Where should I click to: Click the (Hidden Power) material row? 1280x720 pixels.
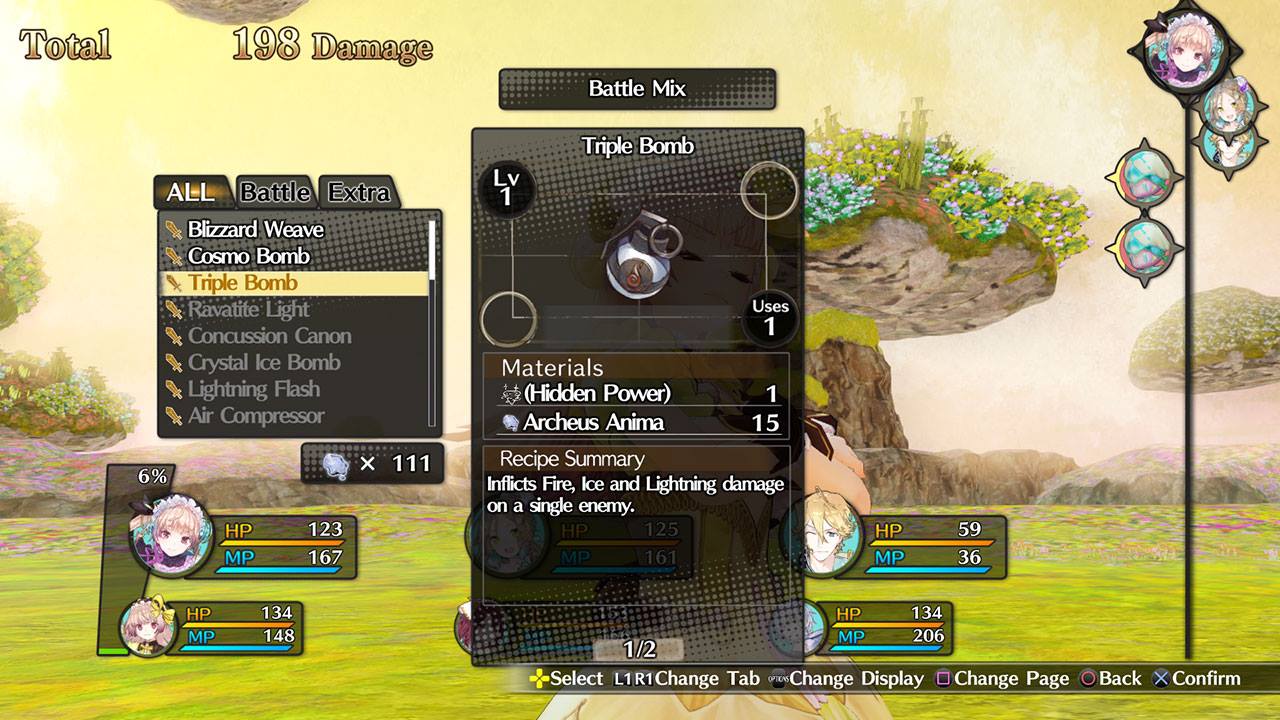pos(637,393)
